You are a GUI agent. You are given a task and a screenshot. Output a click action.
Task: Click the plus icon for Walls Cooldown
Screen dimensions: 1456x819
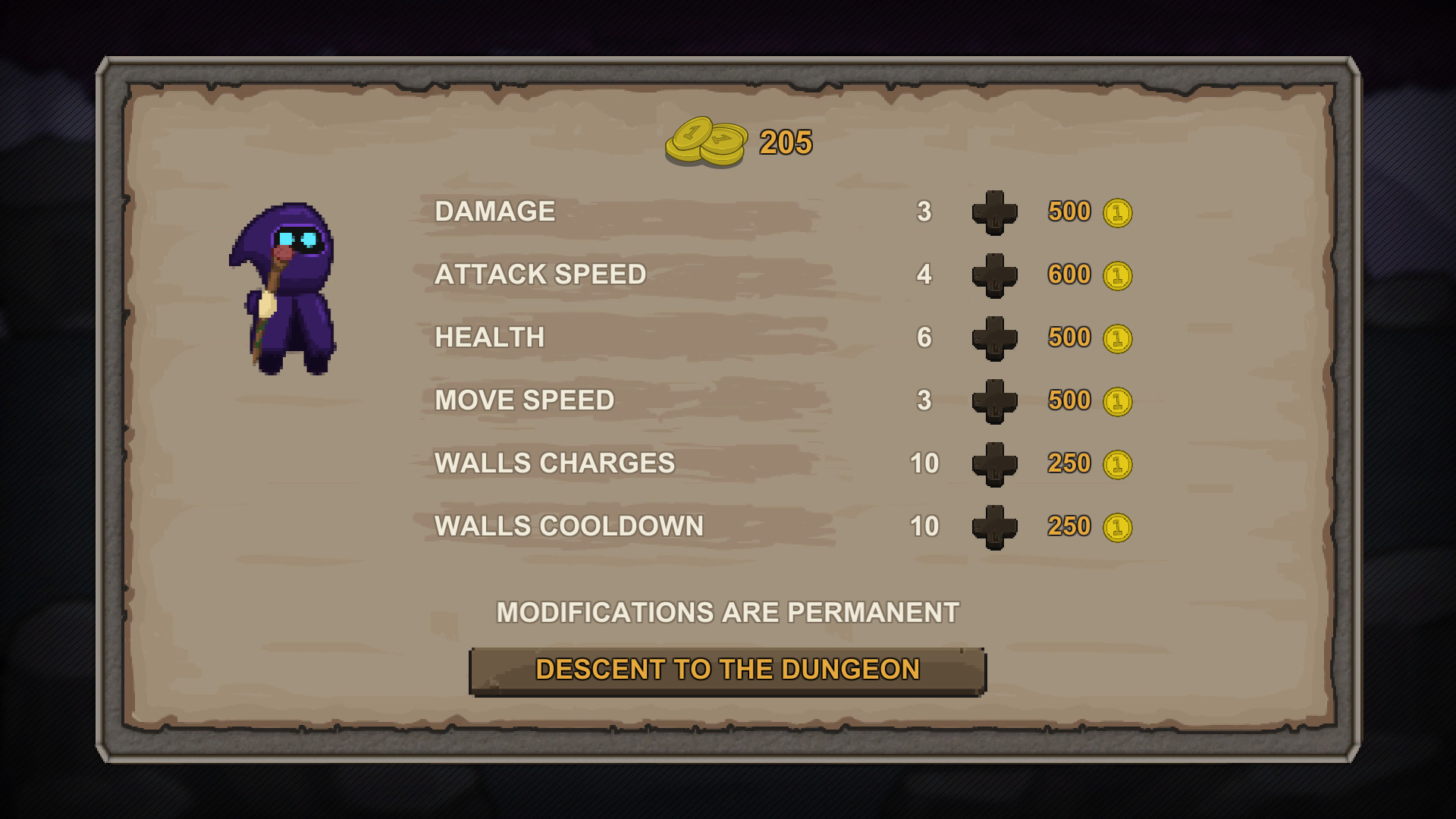coord(994,526)
